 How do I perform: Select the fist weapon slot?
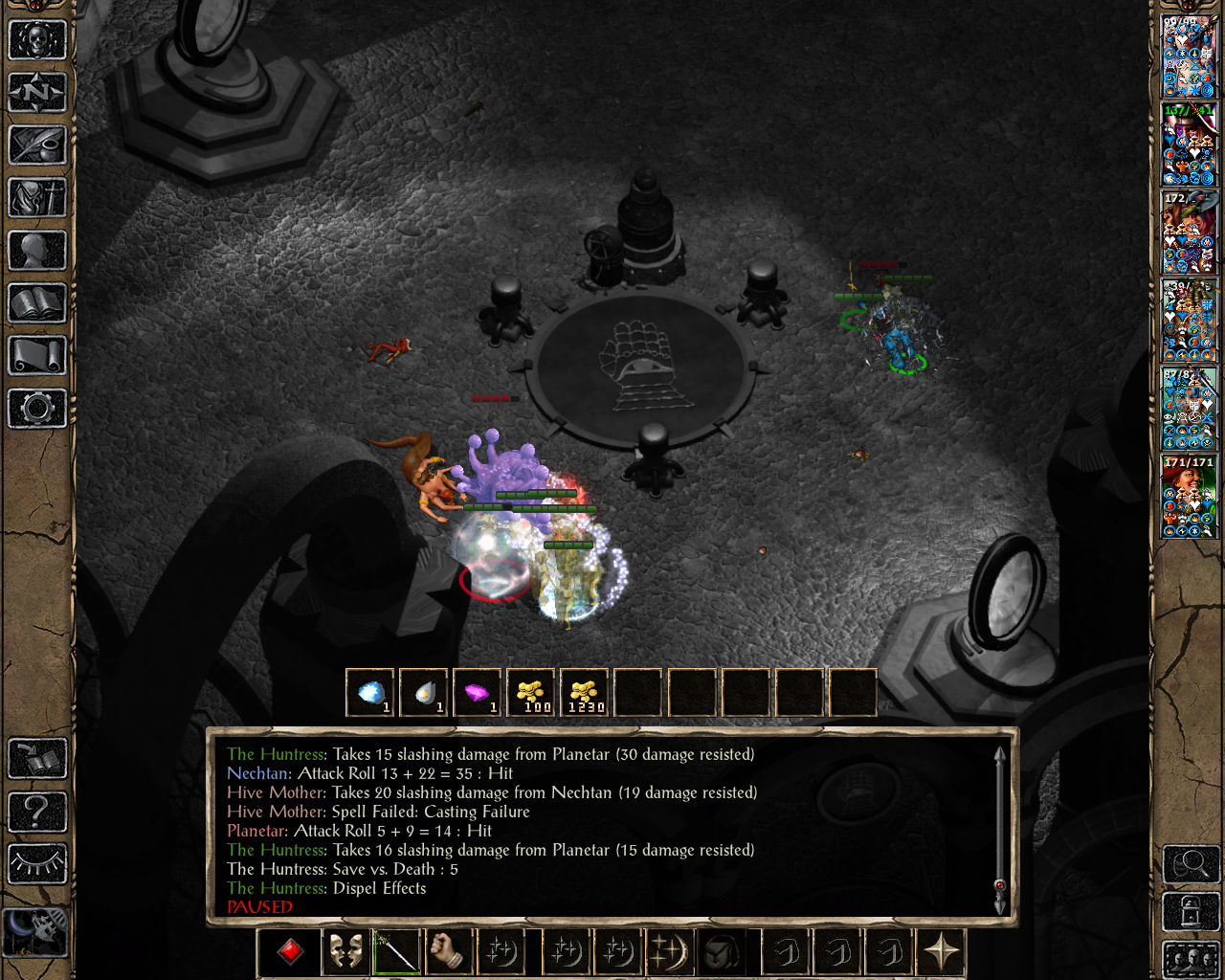pyautogui.click(x=446, y=952)
